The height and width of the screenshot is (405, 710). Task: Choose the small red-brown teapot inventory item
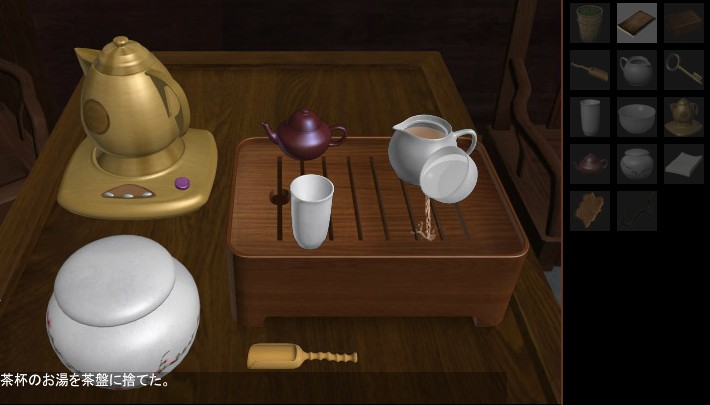[590, 164]
